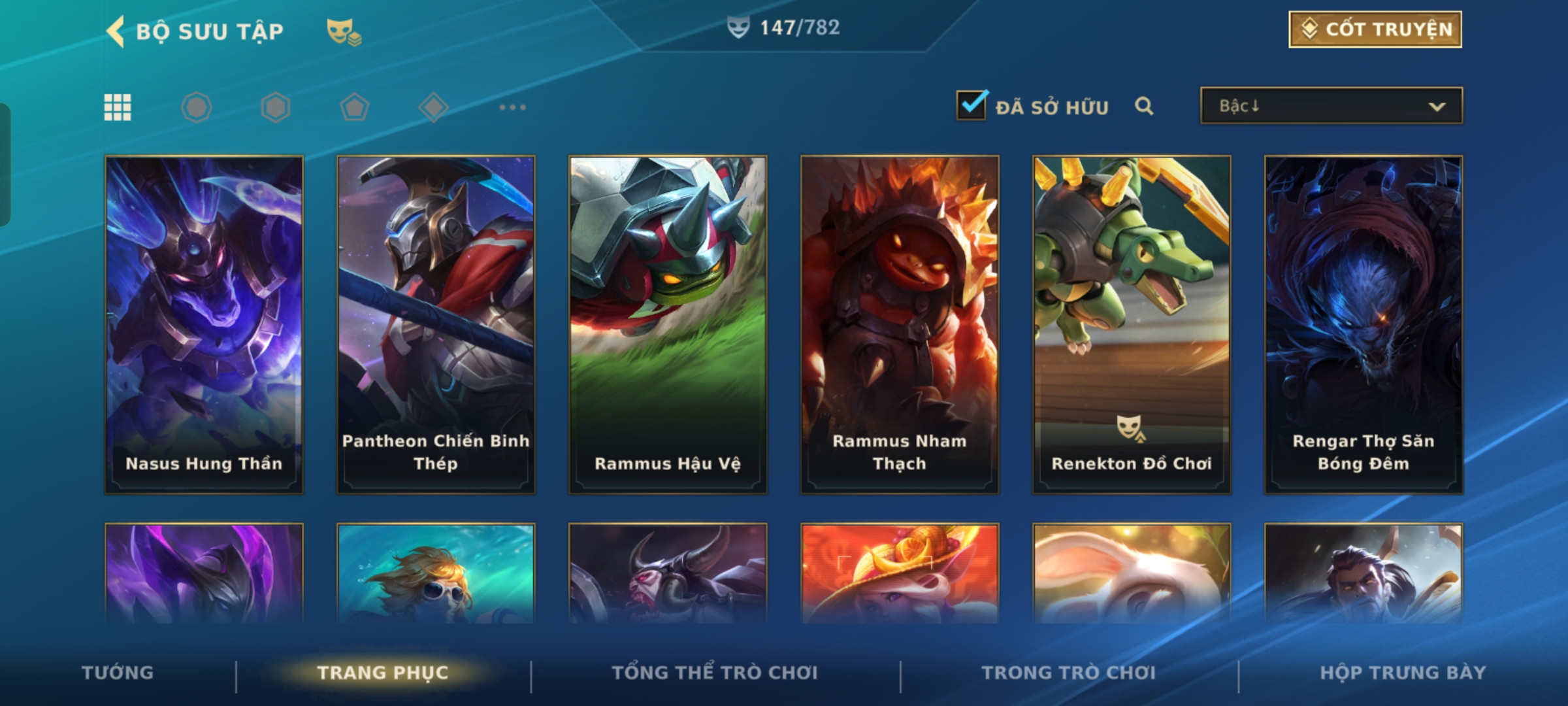
Task: Open the Rammus Hậu Vệ skin card
Action: (668, 324)
